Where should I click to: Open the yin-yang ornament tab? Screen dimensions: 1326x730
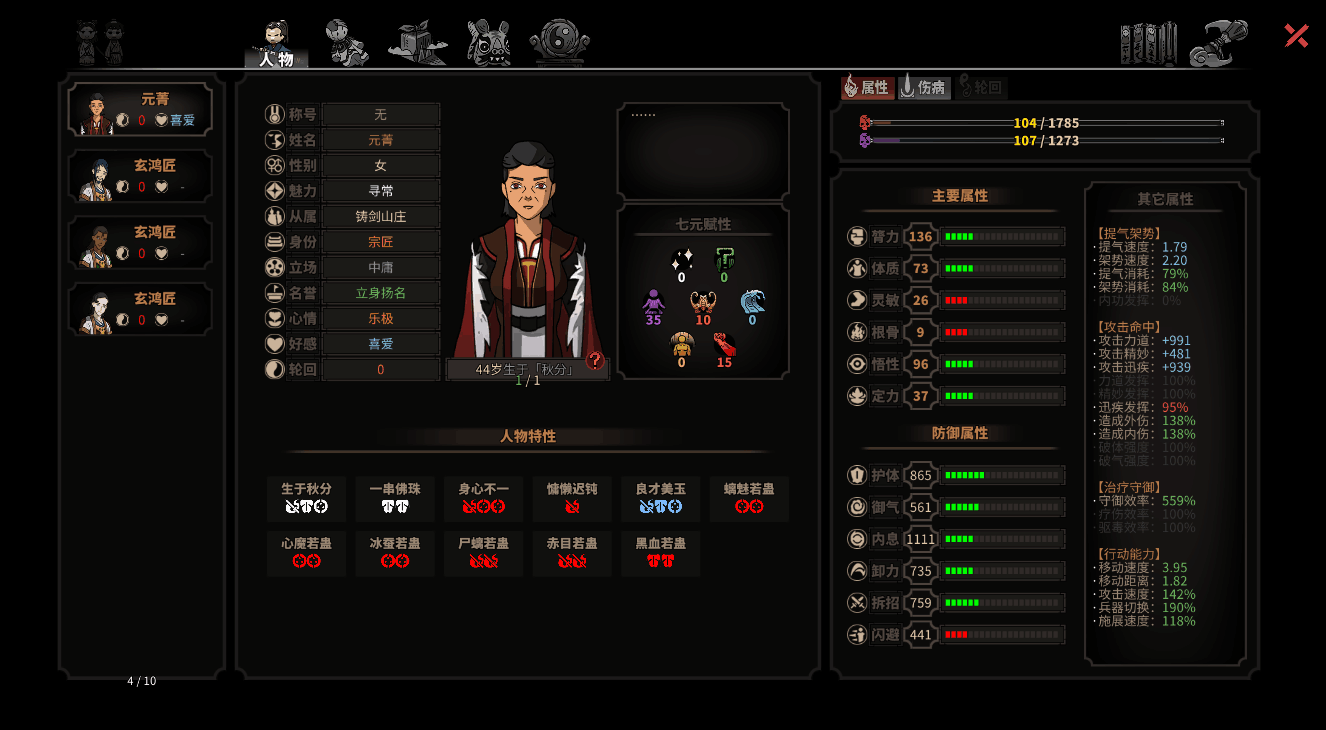pyautogui.click(x=559, y=43)
